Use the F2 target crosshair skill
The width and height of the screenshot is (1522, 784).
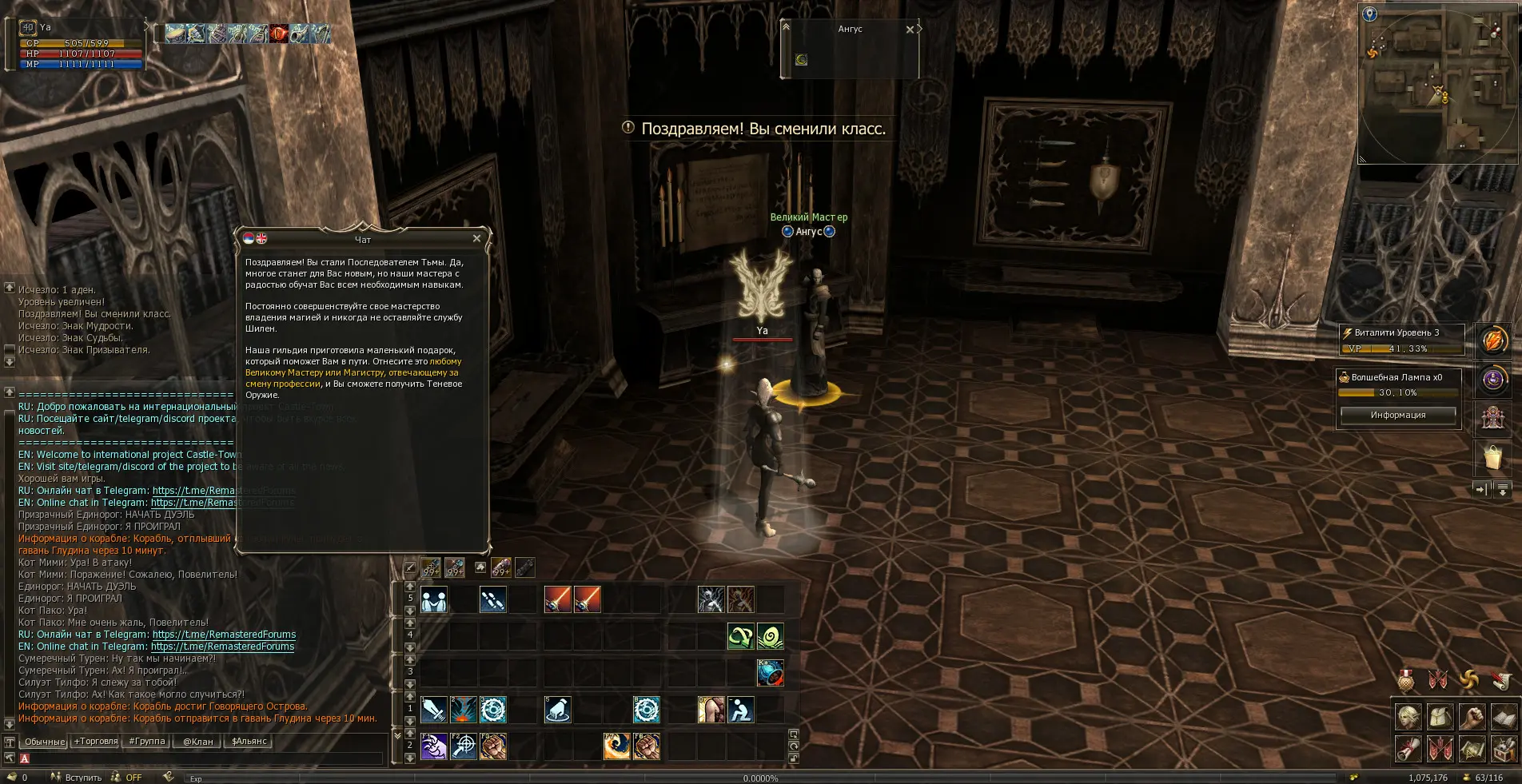pyautogui.click(x=464, y=746)
